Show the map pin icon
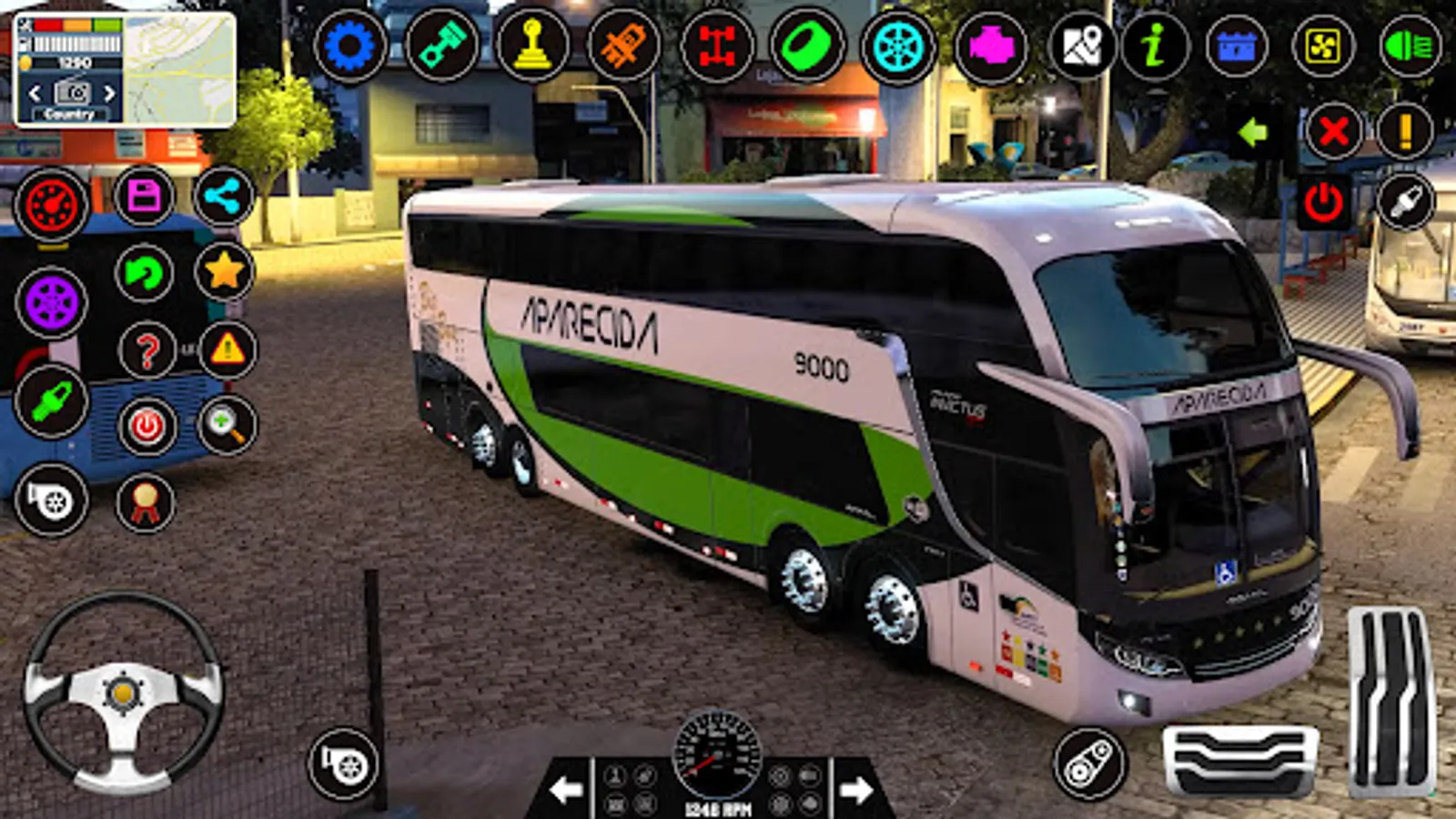The image size is (1456, 819). 1080,45
